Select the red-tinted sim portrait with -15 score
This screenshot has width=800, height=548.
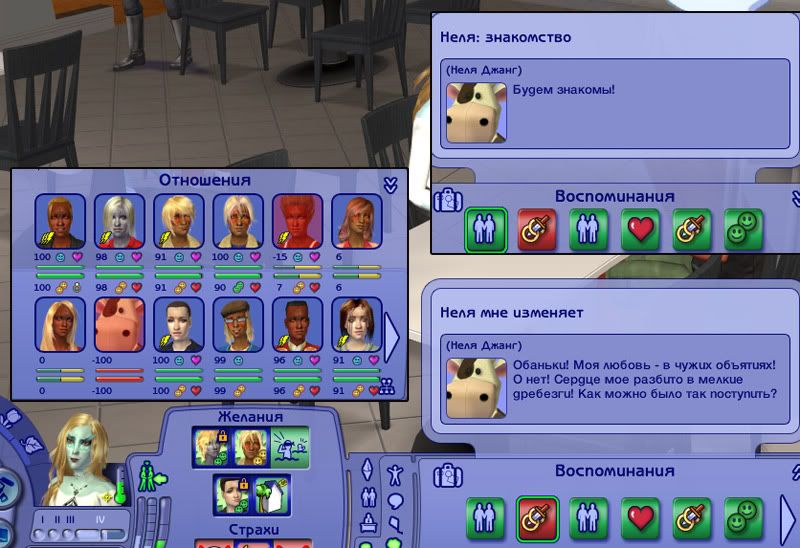[297, 220]
